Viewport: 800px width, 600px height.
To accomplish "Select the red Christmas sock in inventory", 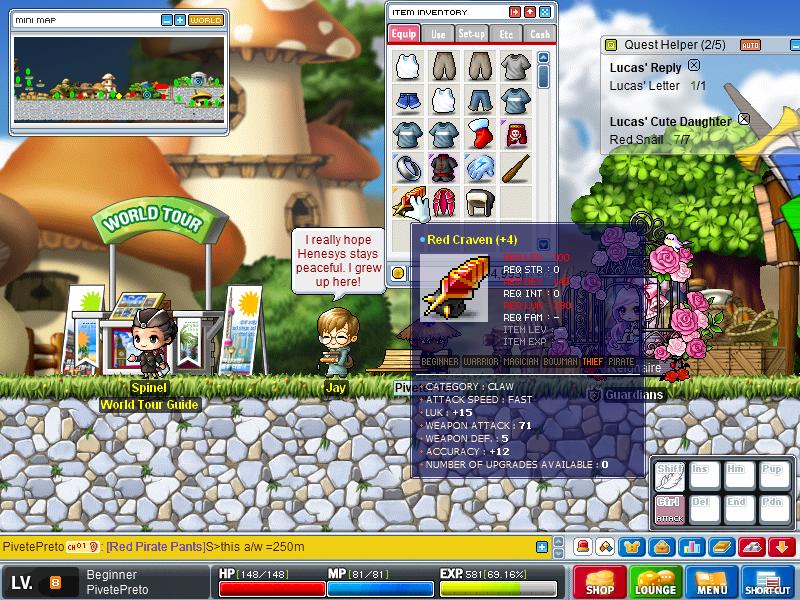I will (479, 133).
